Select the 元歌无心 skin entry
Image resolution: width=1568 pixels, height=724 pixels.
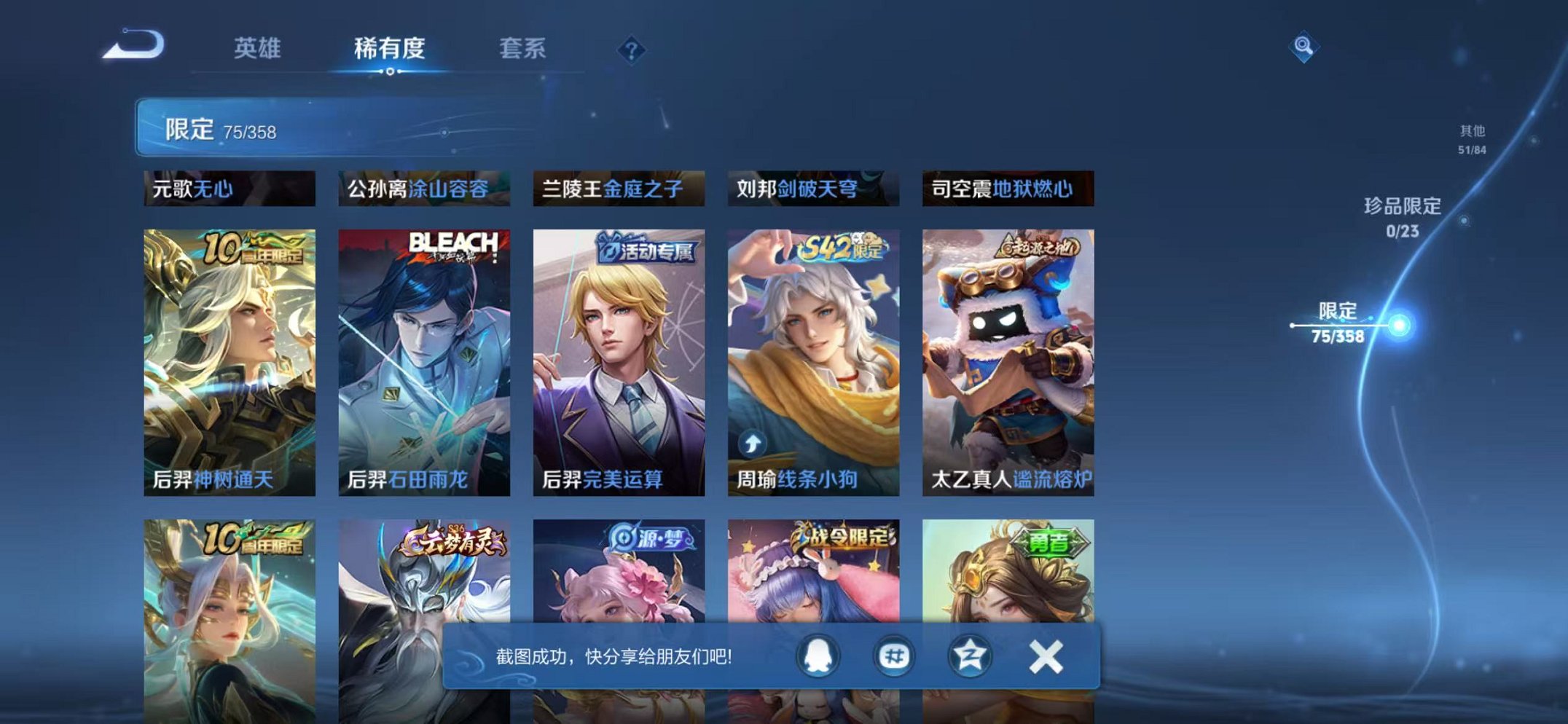pyautogui.click(x=228, y=188)
